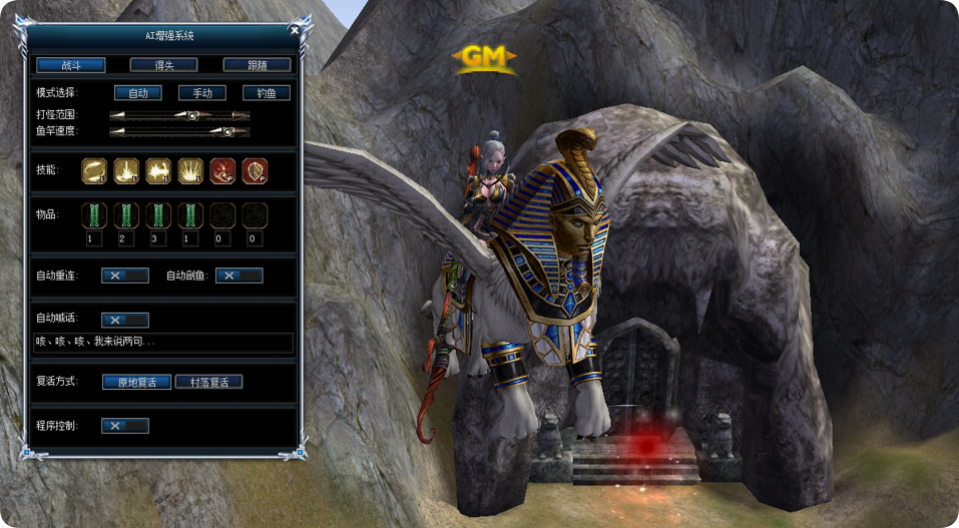Viewport: 959px width, 528px height.
Task: Close the AI增强系统 window
Action: tap(294, 29)
